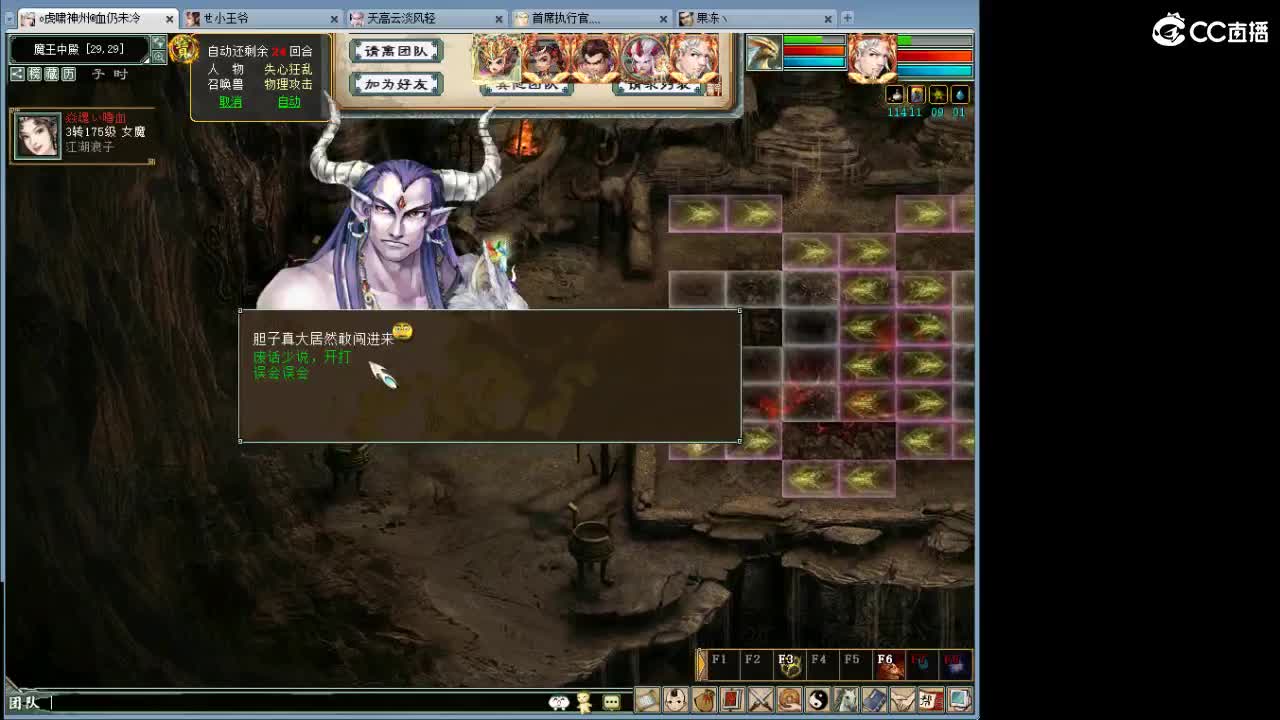Click the 加为好友 add friend button

tap(395, 86)
